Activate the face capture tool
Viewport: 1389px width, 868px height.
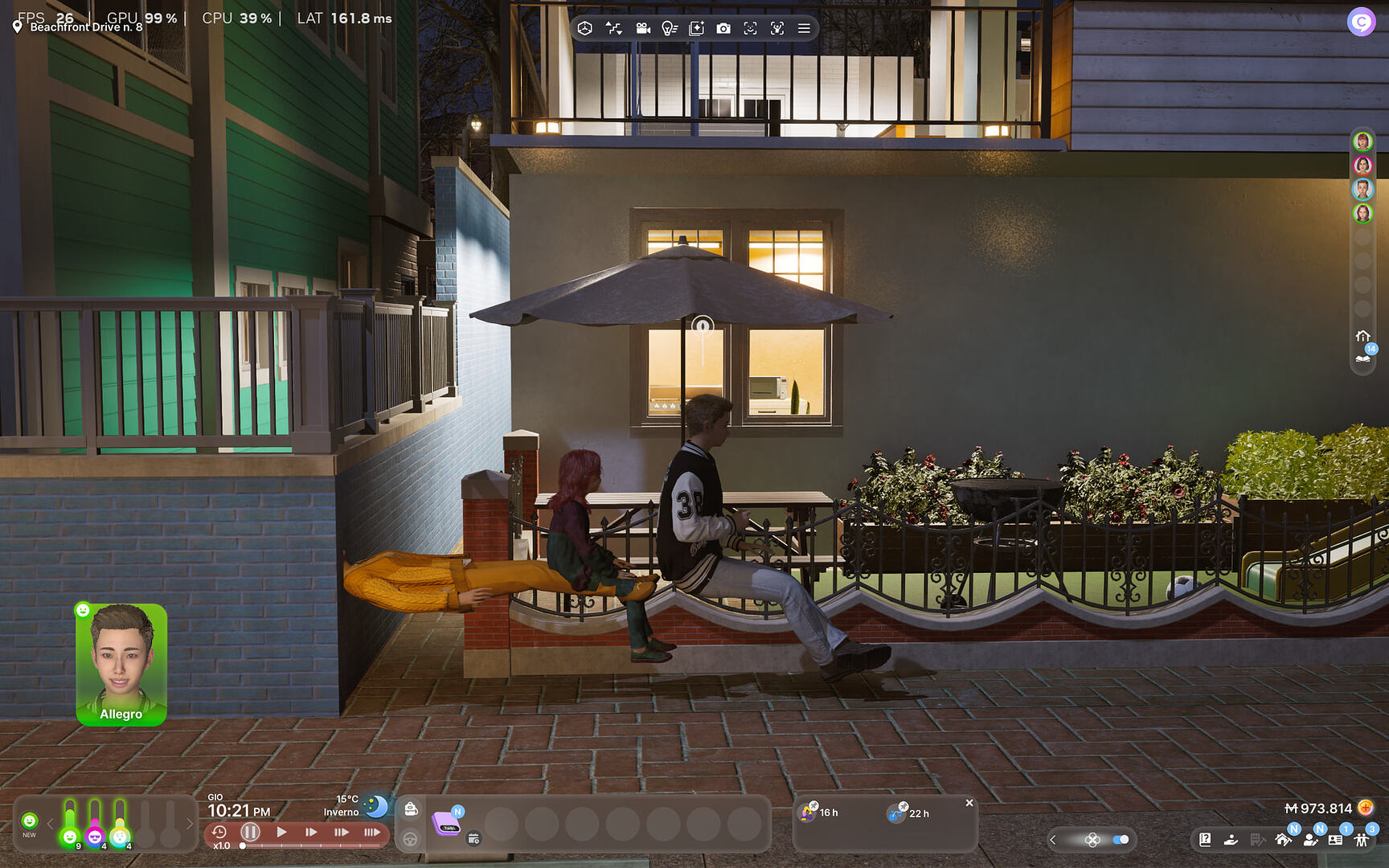(x=750, y=28)
